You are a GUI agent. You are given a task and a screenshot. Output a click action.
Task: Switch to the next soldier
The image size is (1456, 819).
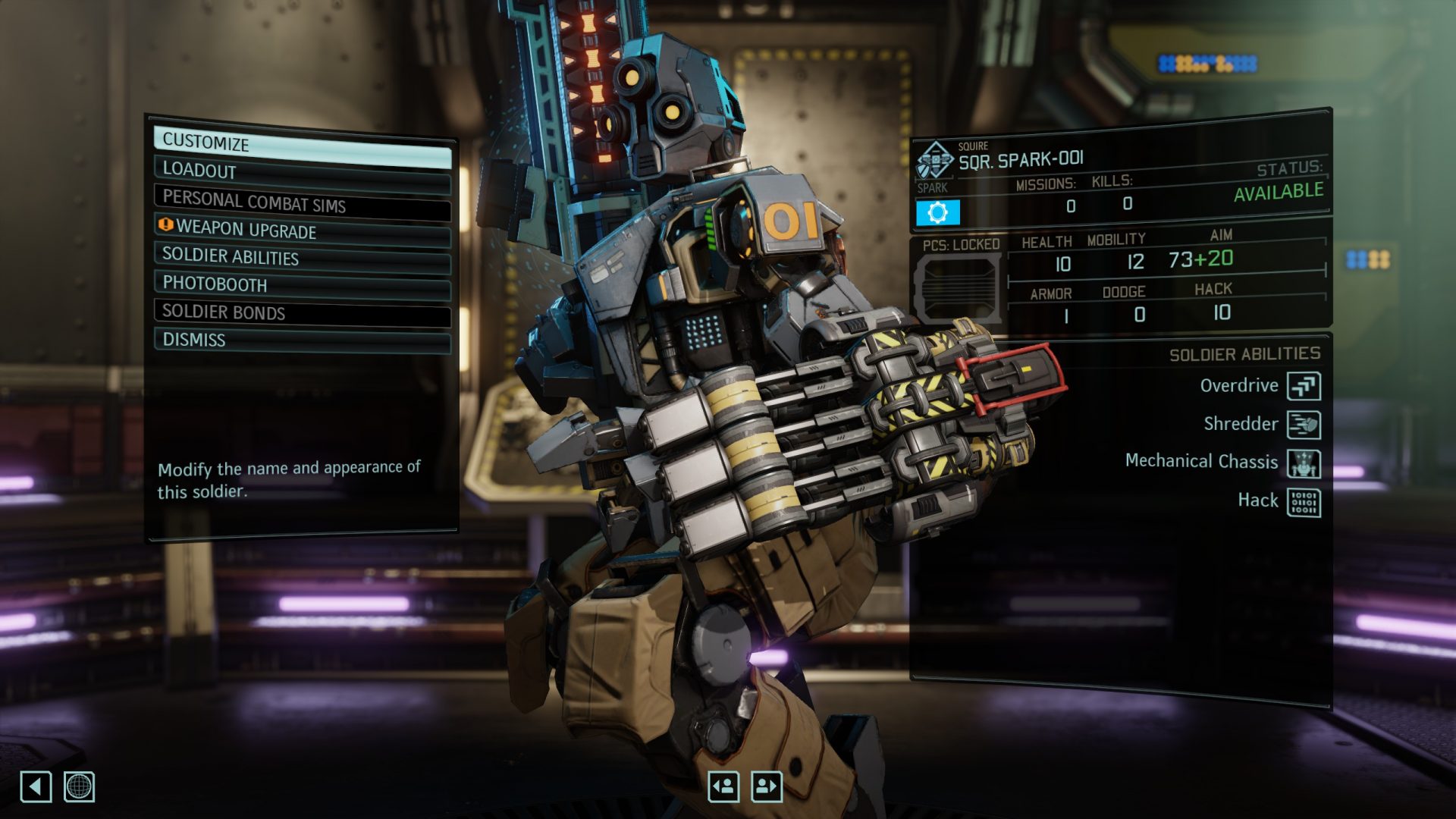click(767, 786)
